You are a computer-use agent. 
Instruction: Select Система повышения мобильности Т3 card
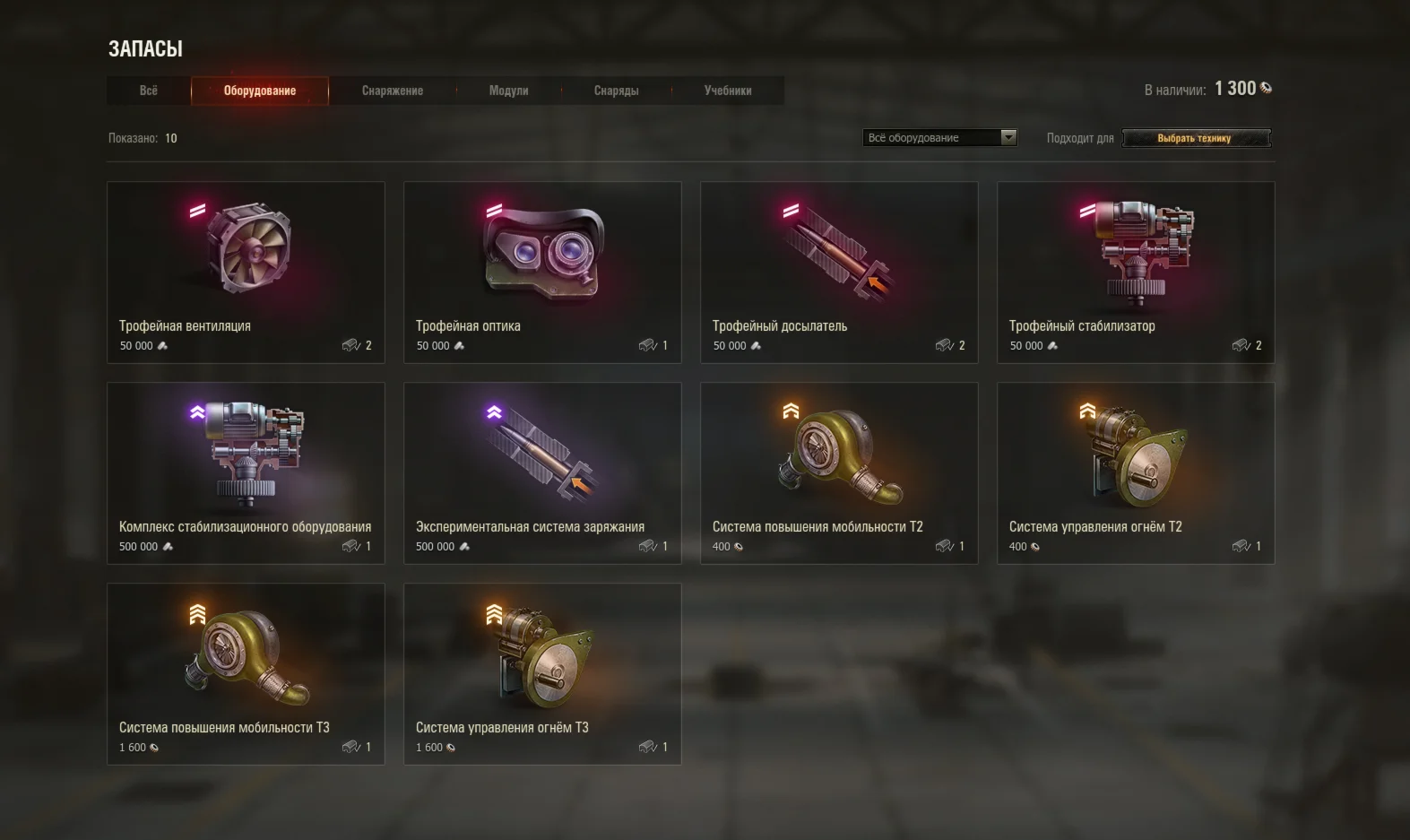(x=246, y=674)
